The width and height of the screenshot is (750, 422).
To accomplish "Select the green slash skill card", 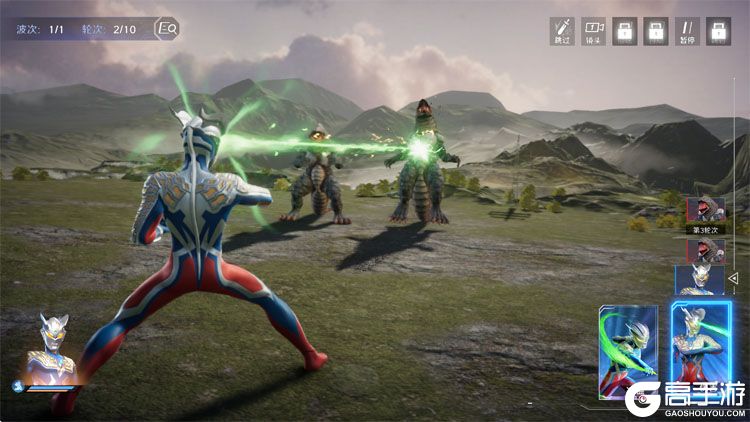I will click(x=628, y=351).
